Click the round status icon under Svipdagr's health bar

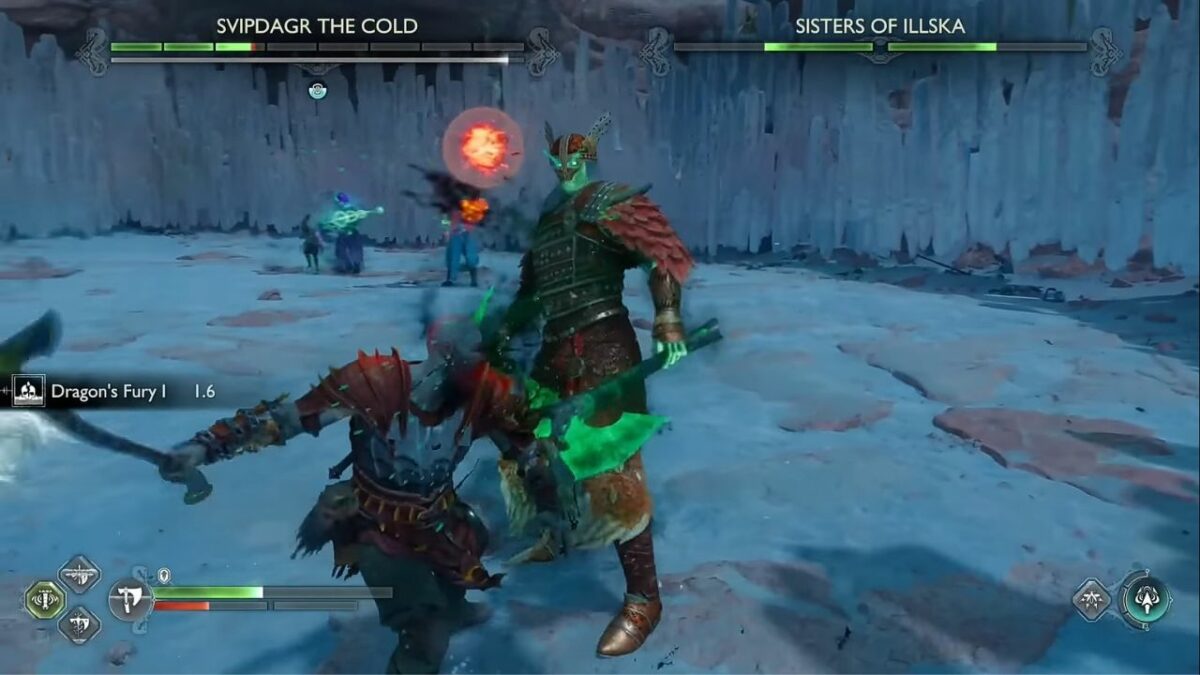[x=316, y=90]
